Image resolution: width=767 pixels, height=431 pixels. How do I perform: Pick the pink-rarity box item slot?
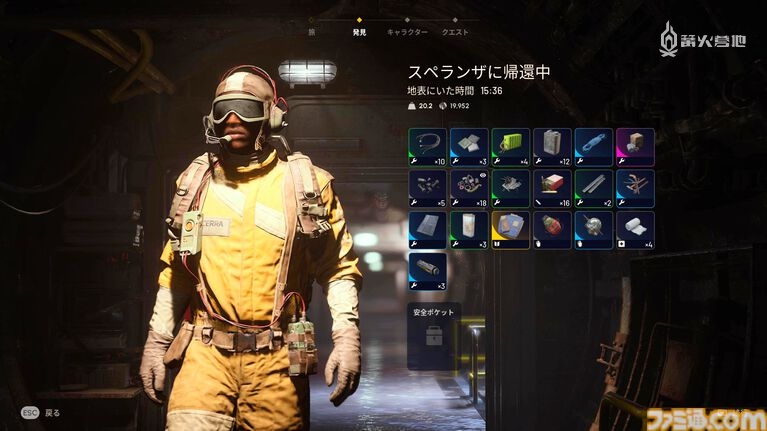[x=635, y=147]
